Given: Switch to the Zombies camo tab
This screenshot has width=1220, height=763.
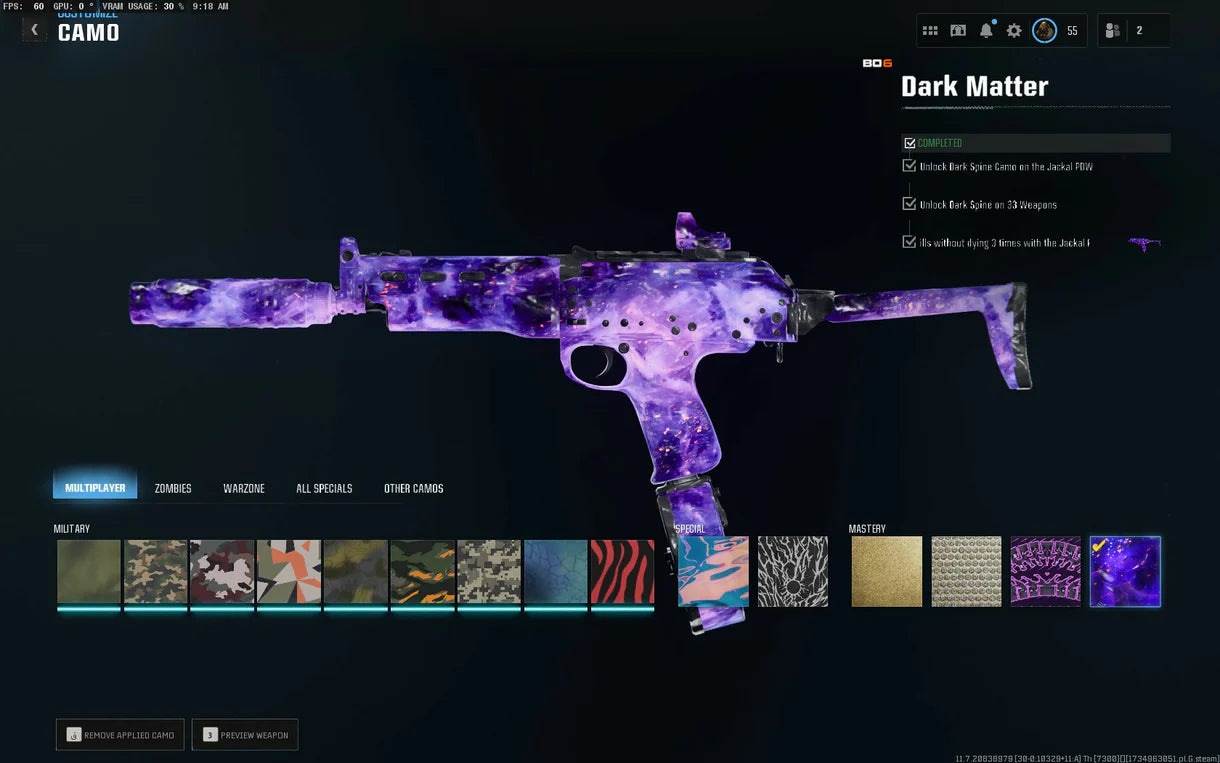Looking at the screenshot, I should 173,488.
